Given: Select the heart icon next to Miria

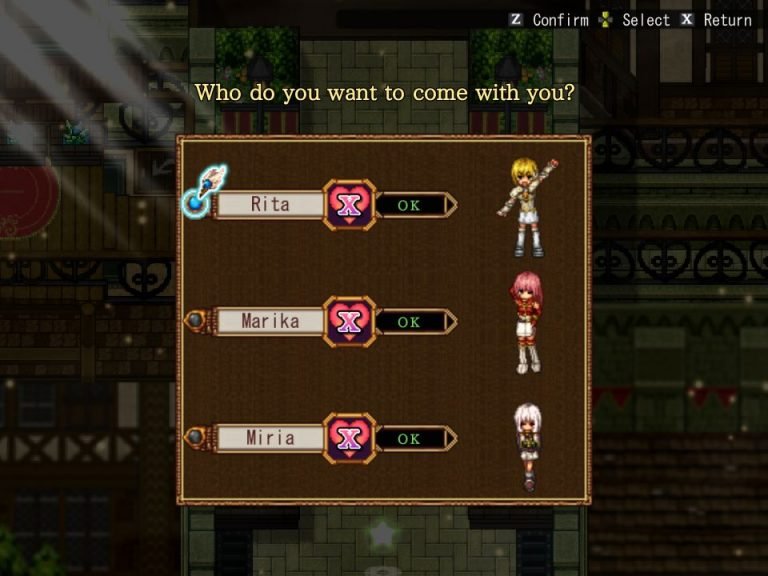Looking at the screenshot, I should (x=349, y=438).
